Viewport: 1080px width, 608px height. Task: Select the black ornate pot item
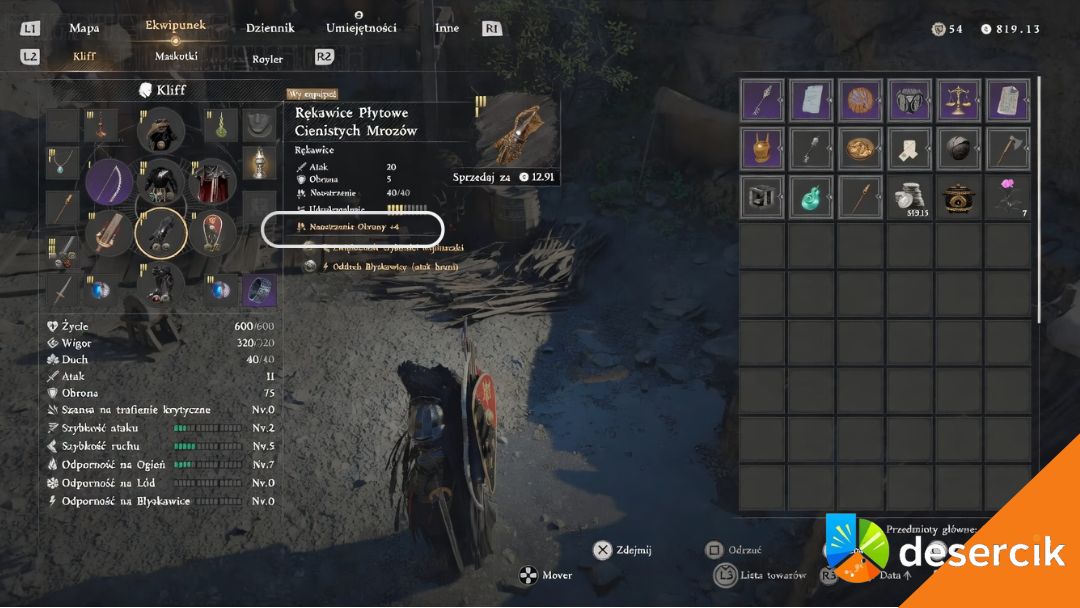point(959,196)
